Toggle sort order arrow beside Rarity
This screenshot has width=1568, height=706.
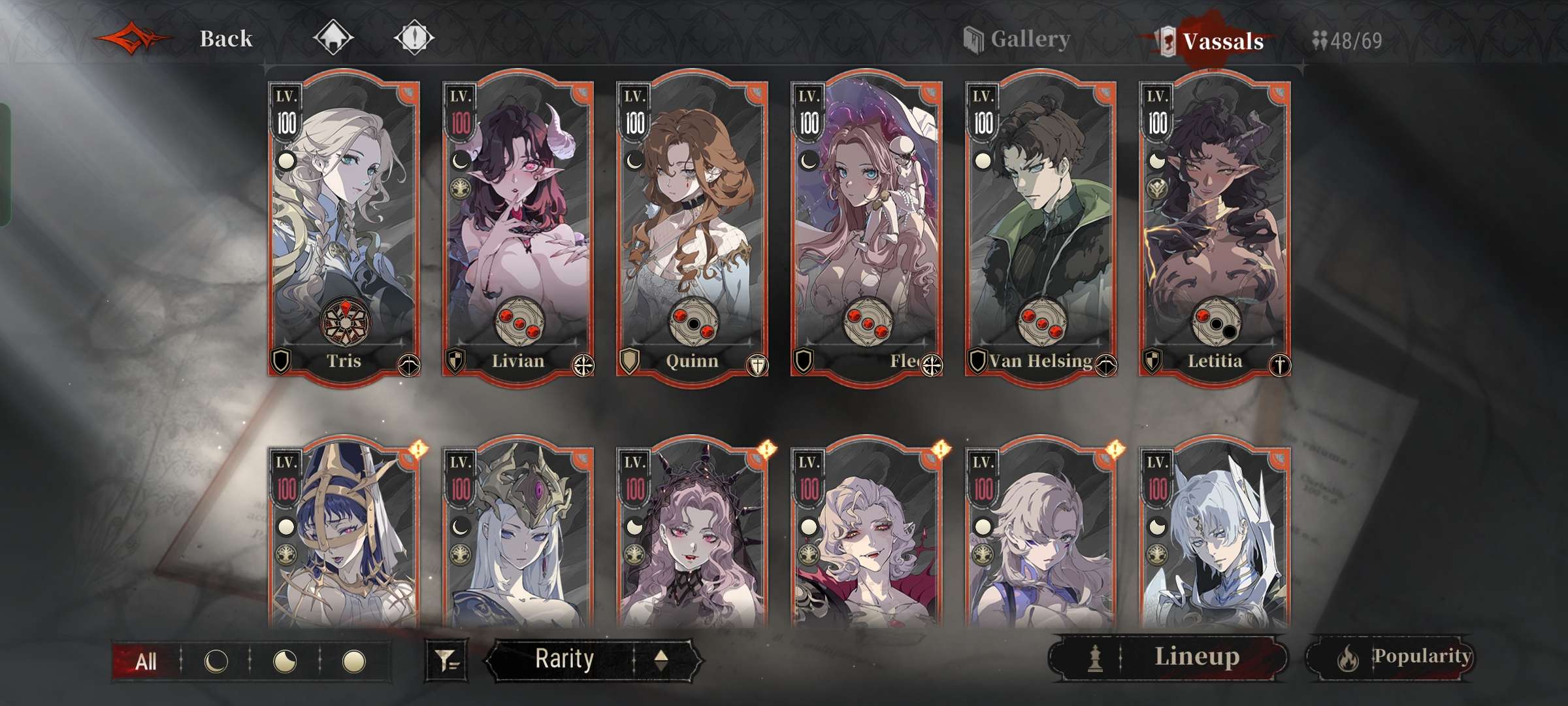point(661,660)
